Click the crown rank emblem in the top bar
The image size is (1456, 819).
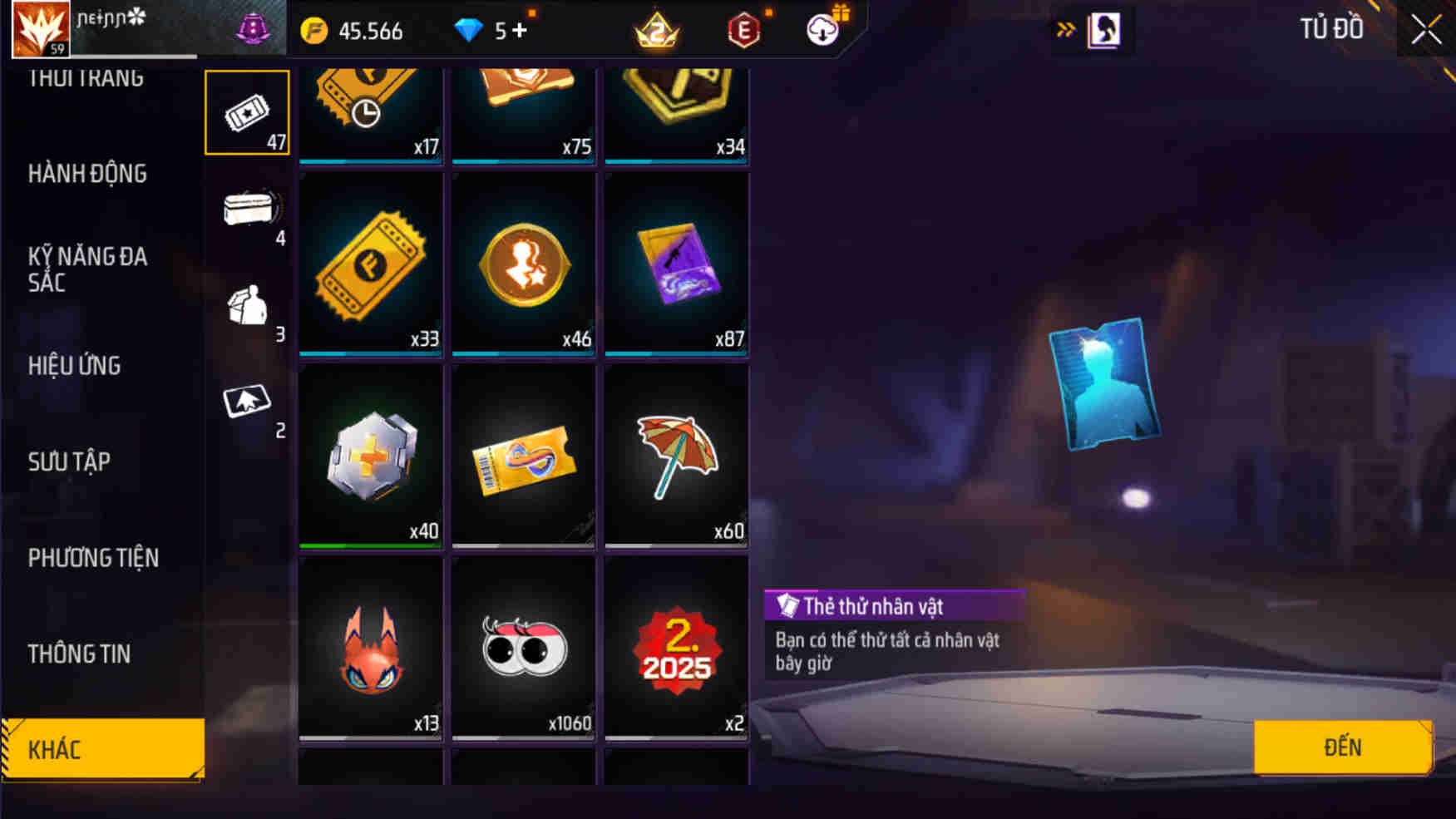(x=656, y=29)
